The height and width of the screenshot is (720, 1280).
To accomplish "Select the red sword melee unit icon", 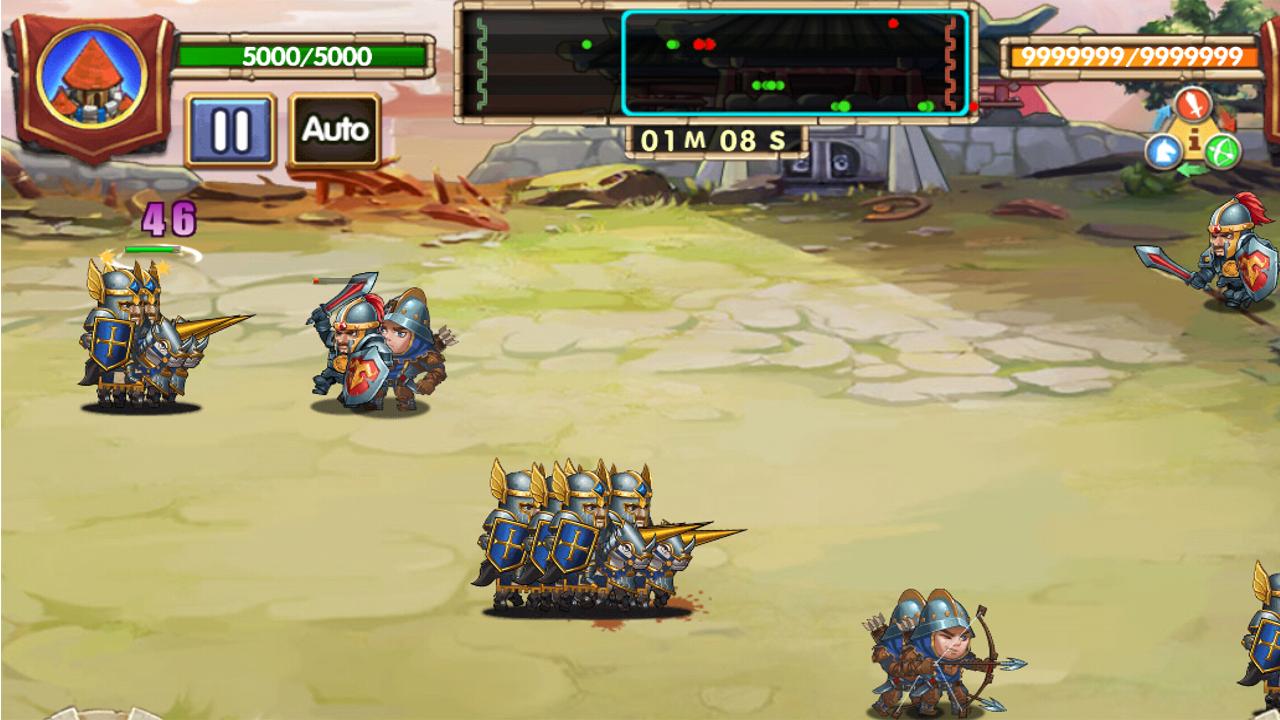I will click(1194, 104).
